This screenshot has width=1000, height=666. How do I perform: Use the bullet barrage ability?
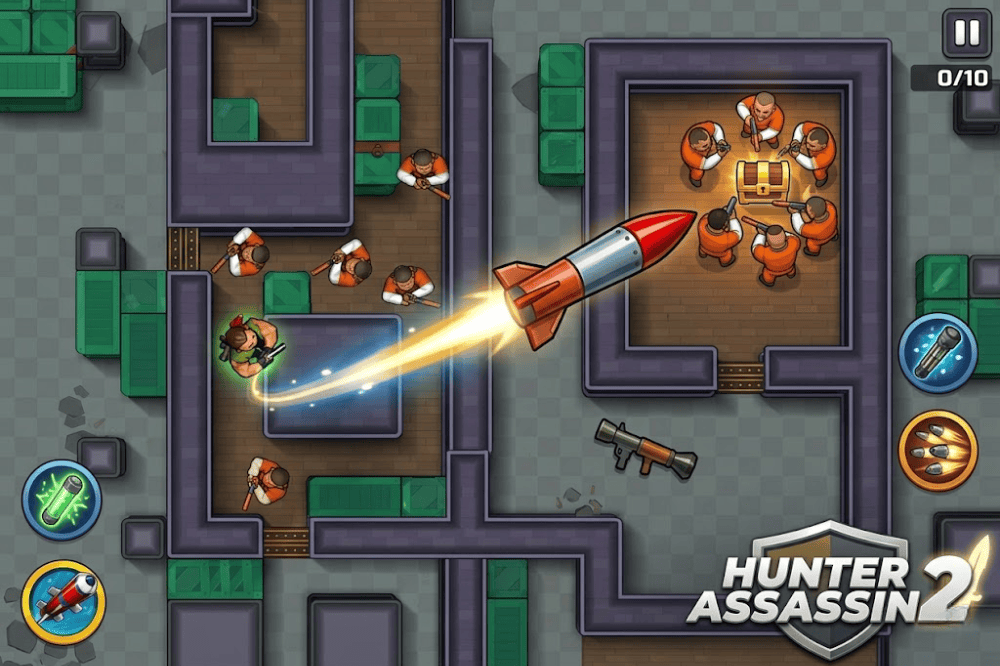937,450
